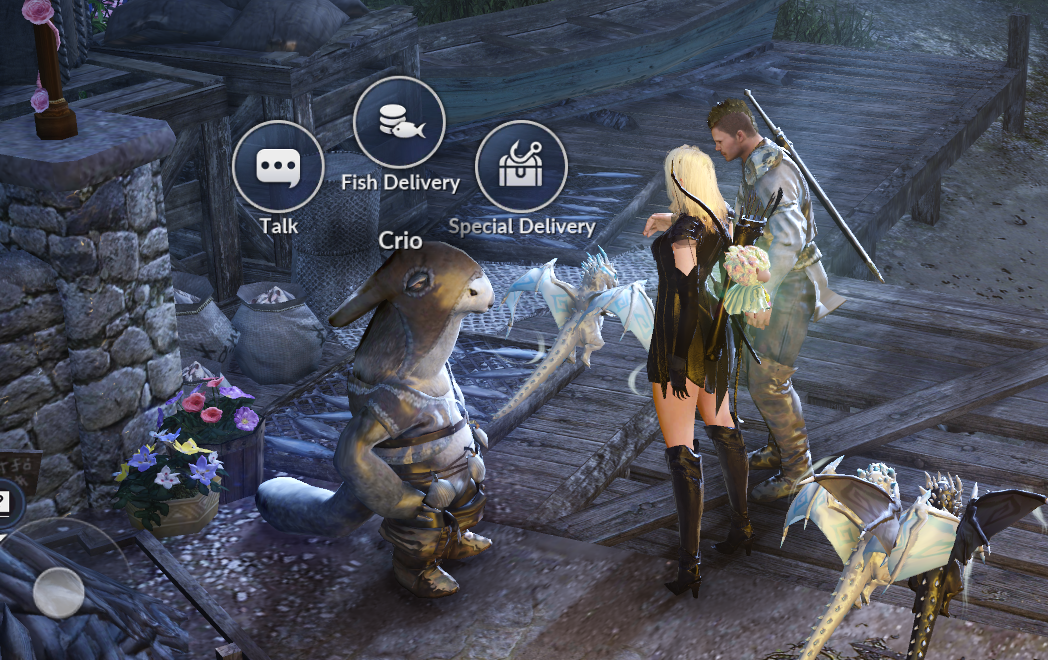Talk to Crio via the speech bubble button
The width and height of the screenshot is (1048, 660).
point(278,167)
